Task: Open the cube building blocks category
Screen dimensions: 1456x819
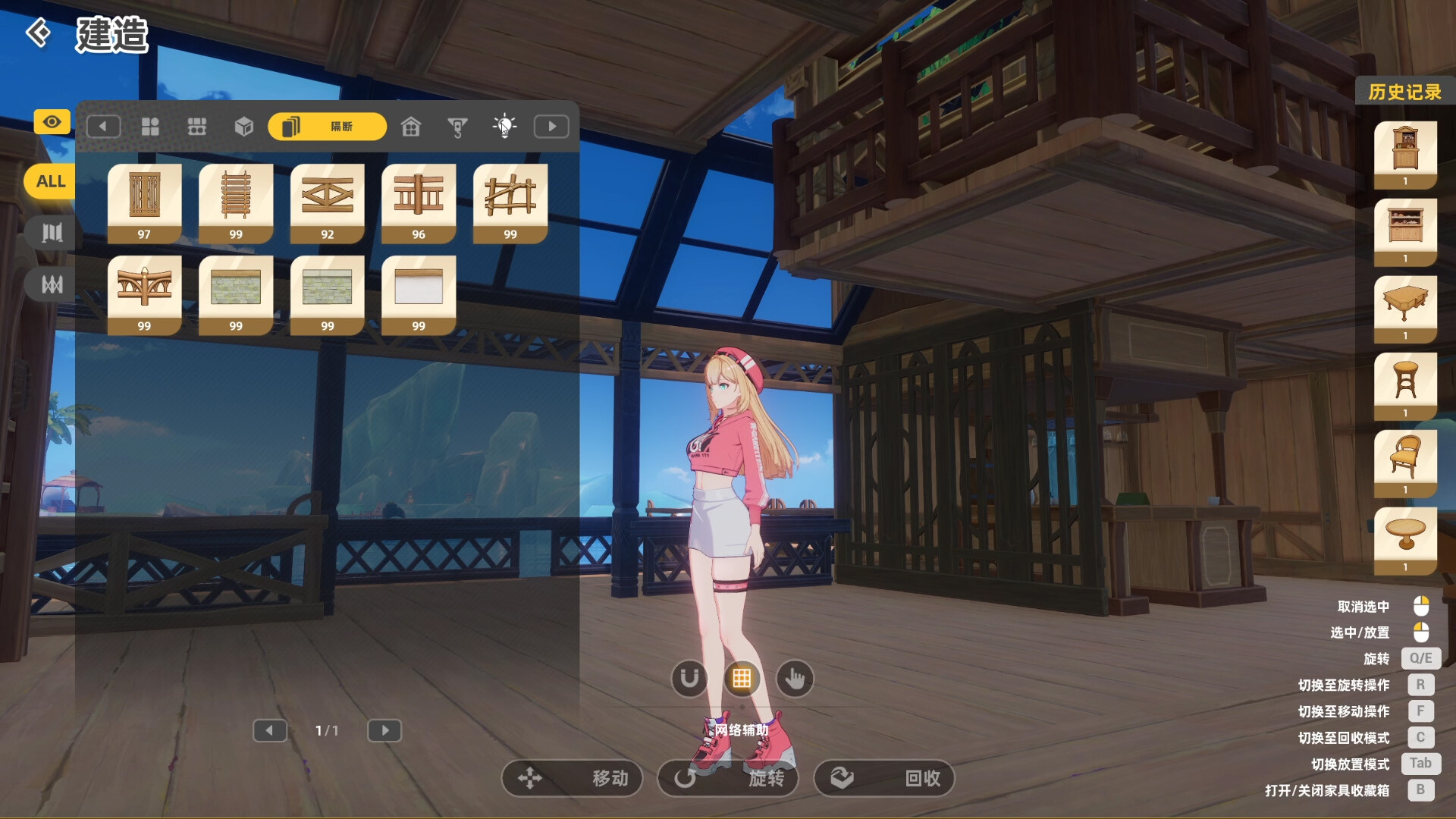Action: pyautogui.click(x=244, y=127)
